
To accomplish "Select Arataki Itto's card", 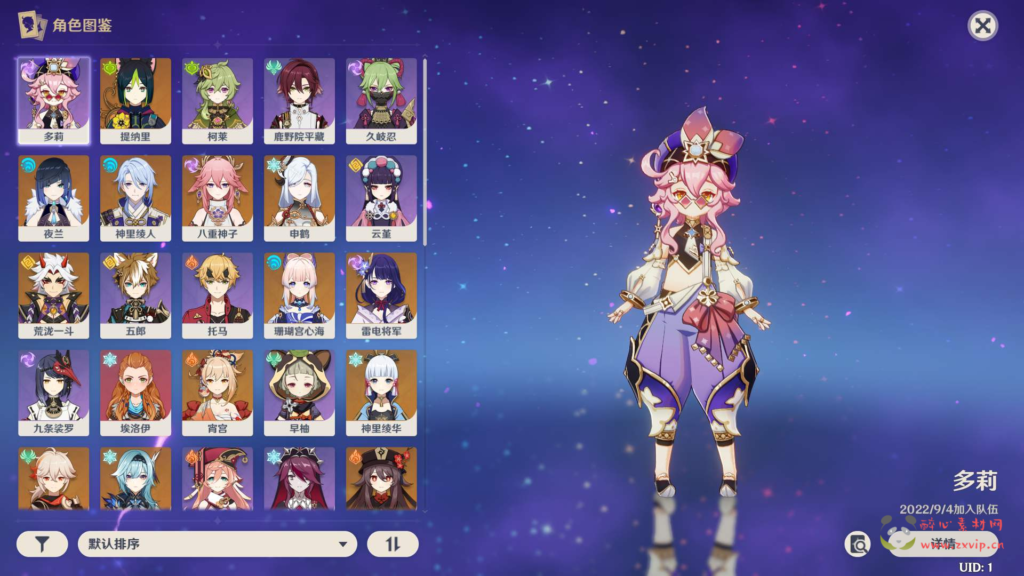I will coord(54,294).
